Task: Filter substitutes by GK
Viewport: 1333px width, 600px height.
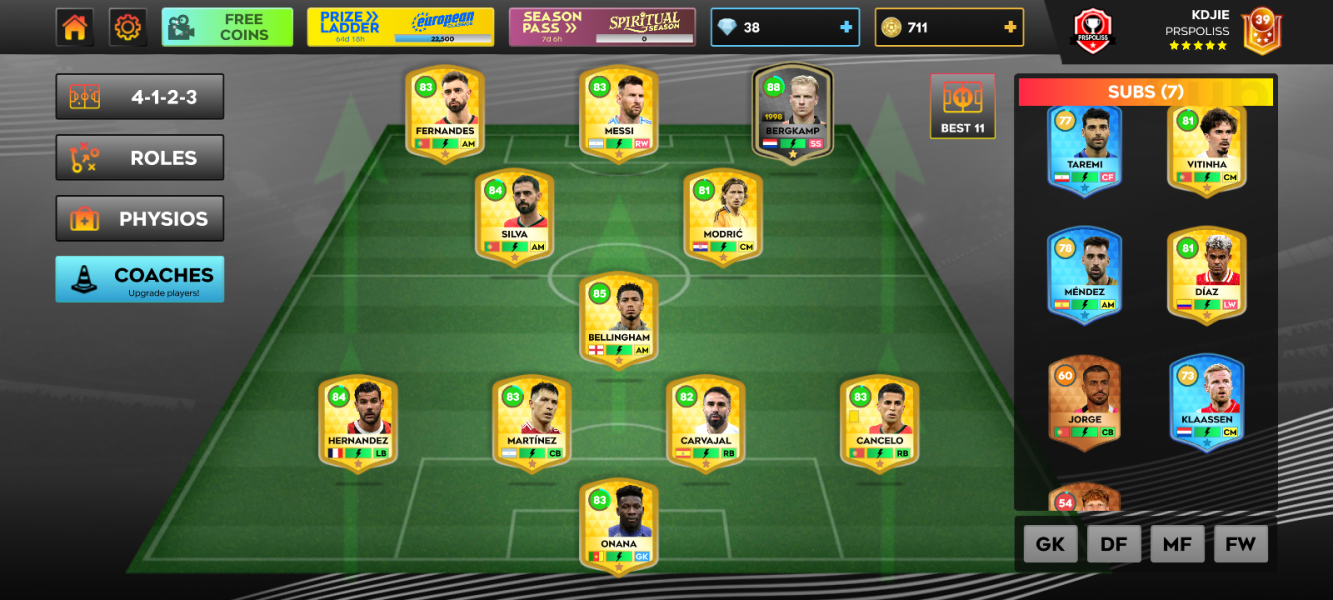Action: [x=1050, y=544]
